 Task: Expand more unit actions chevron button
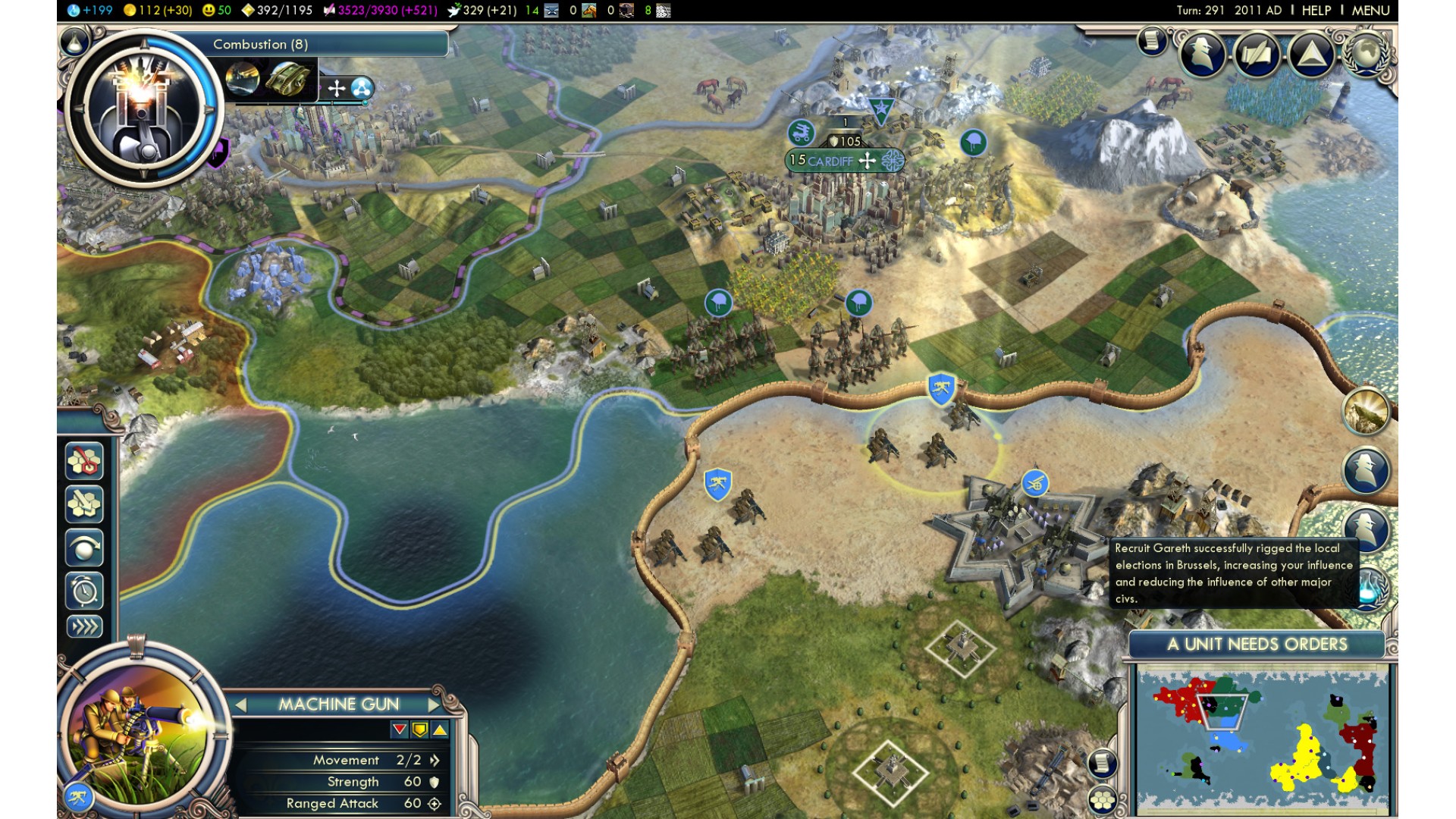84,626
